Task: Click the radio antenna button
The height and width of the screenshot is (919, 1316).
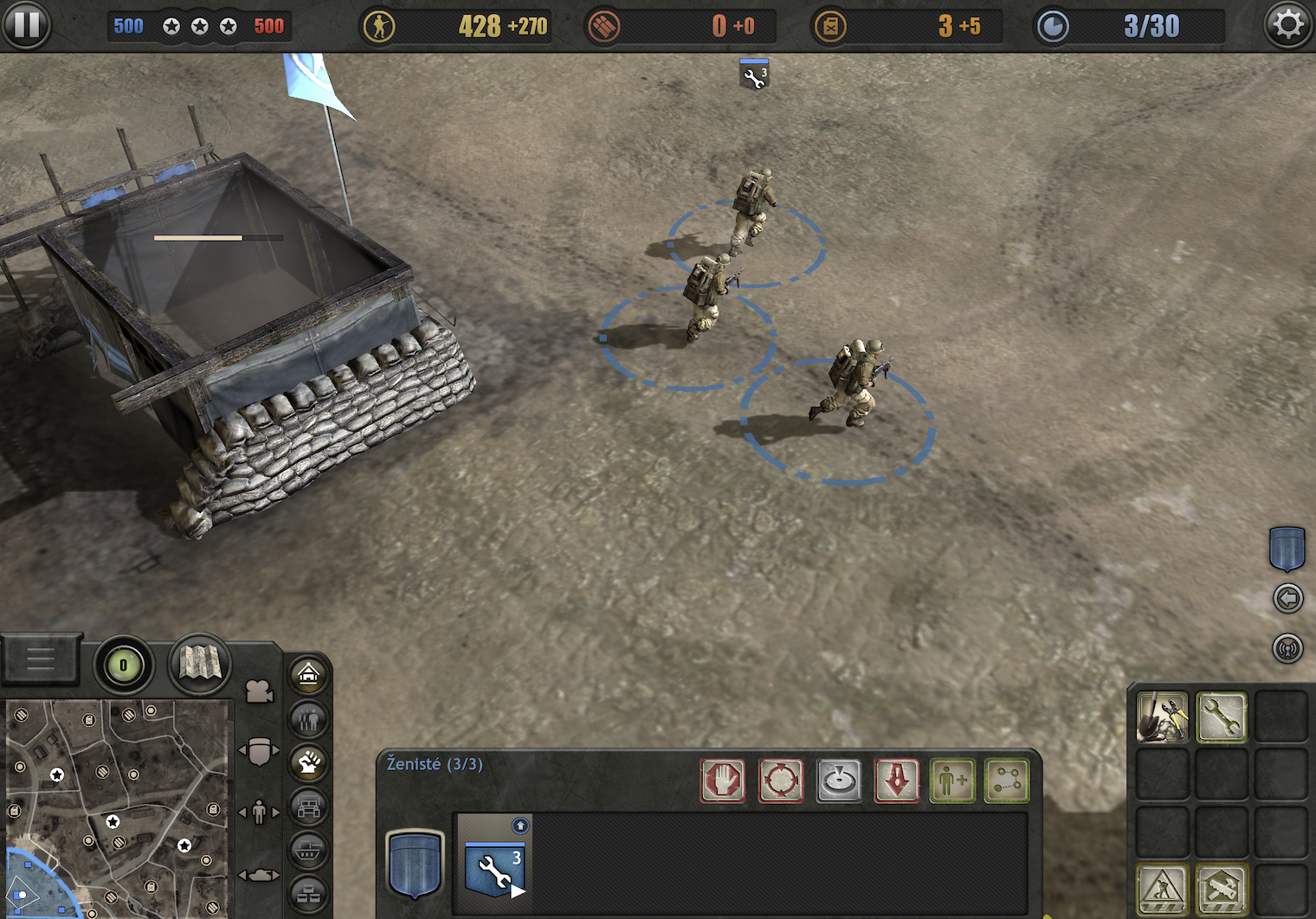Action: (1288, 648)
